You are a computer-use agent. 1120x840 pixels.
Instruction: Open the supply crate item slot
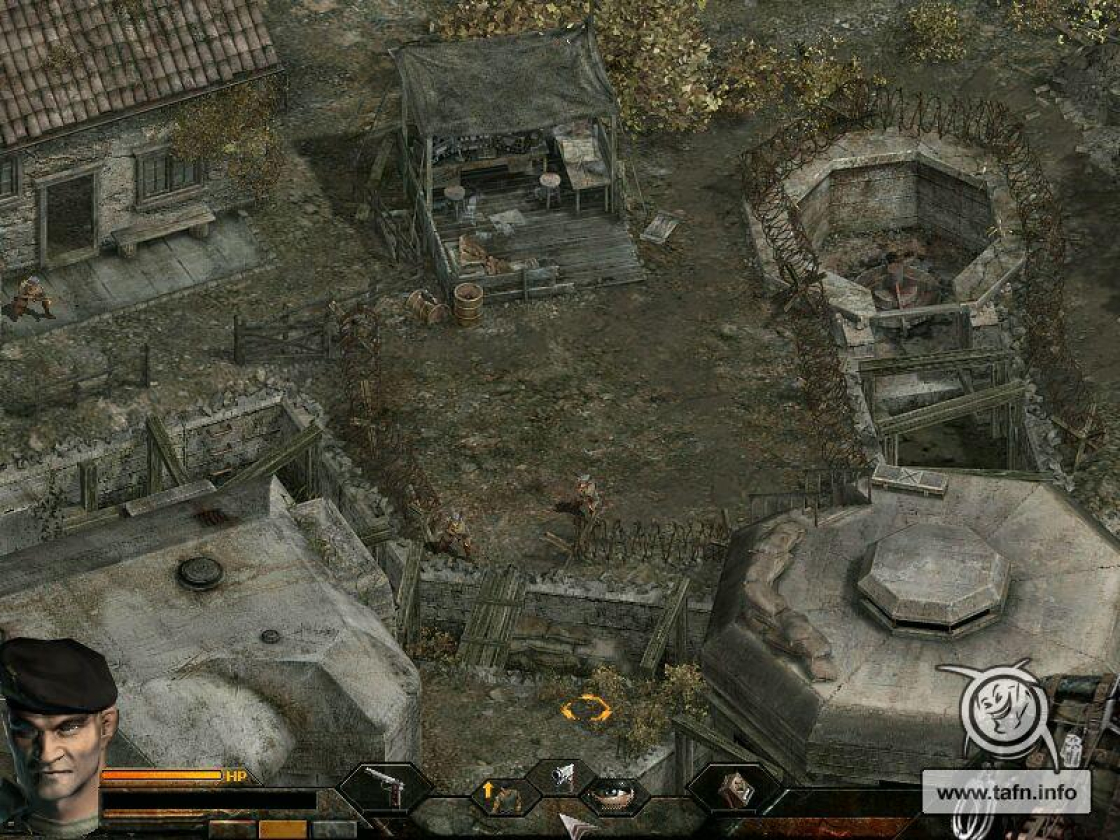point(735,789)
